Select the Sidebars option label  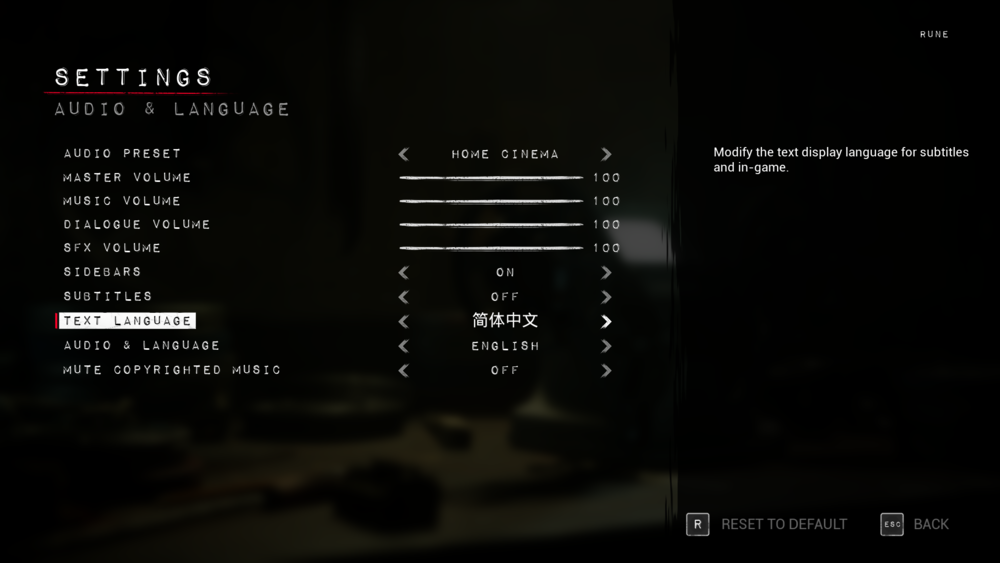point(102,272)
